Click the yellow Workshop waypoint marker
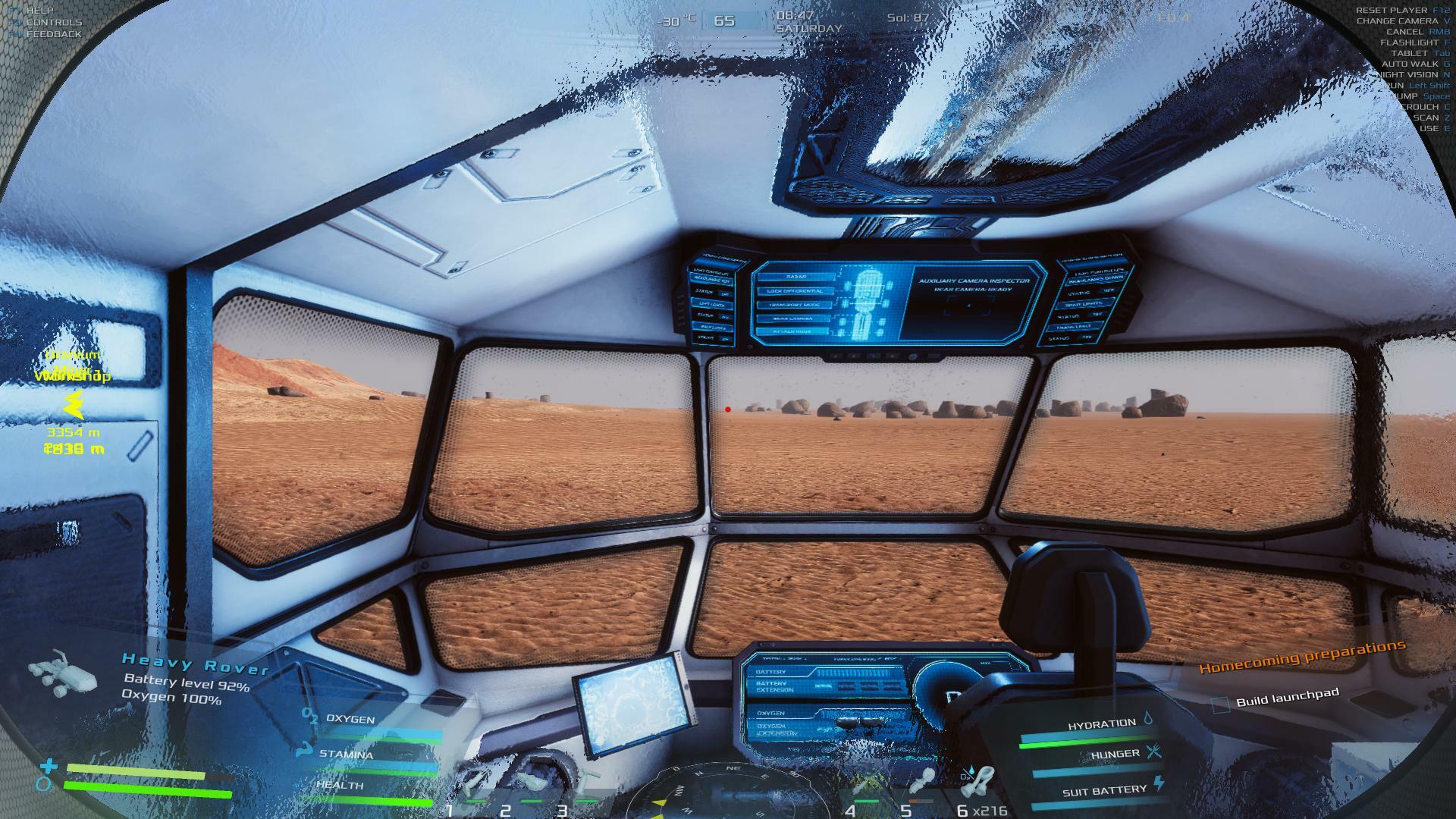The image size is (1456, 819). (x=73, y=405)
